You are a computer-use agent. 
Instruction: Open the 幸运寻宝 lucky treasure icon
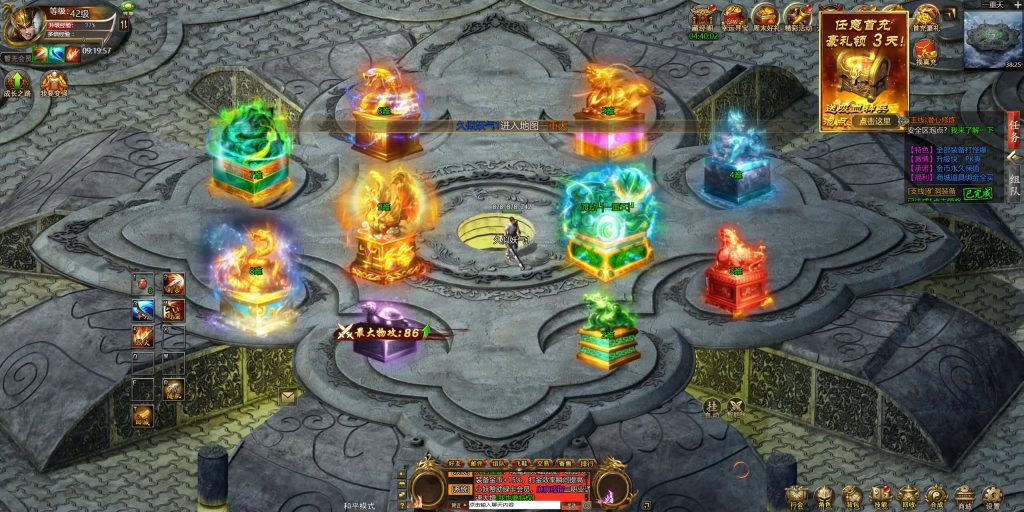pyautogui.click(x=735, y=18)
